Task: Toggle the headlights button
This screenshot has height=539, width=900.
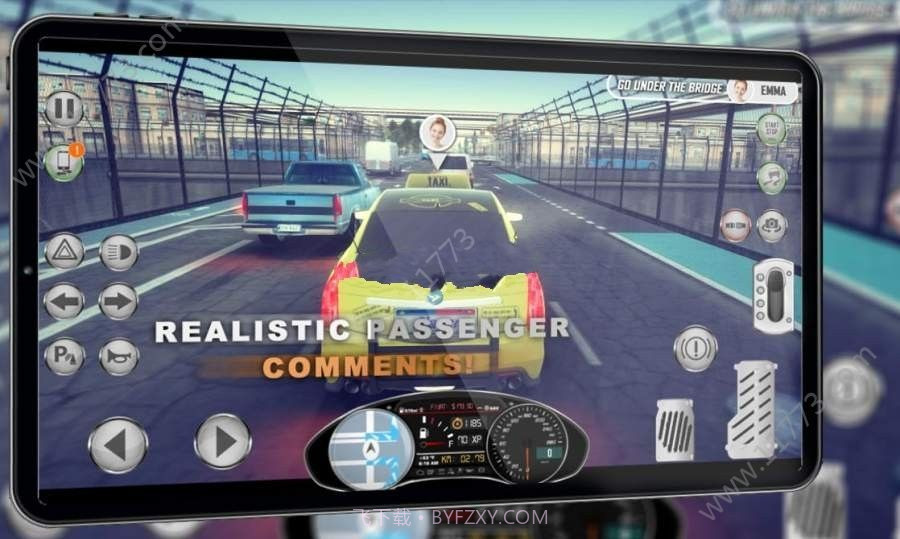Action: pyautogui.click(x=119, y=250)
